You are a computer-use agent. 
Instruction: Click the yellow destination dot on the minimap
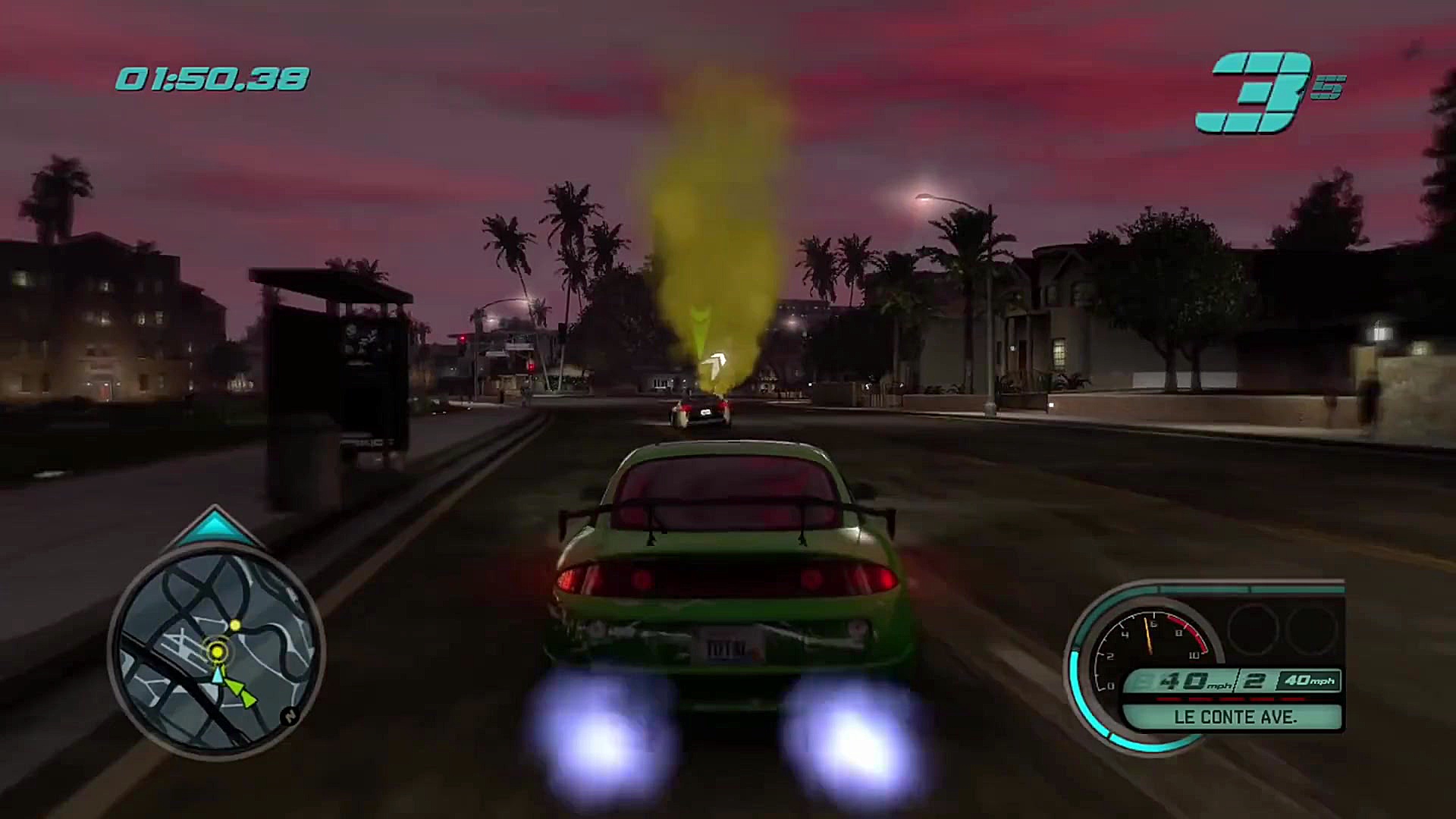click(235, 624)
